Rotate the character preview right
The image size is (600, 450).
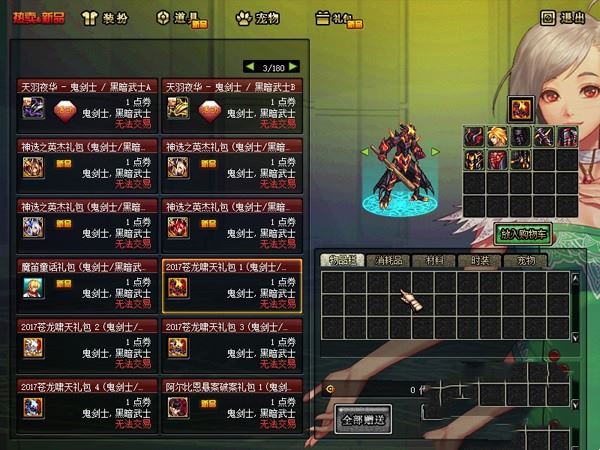coord(434,151)
